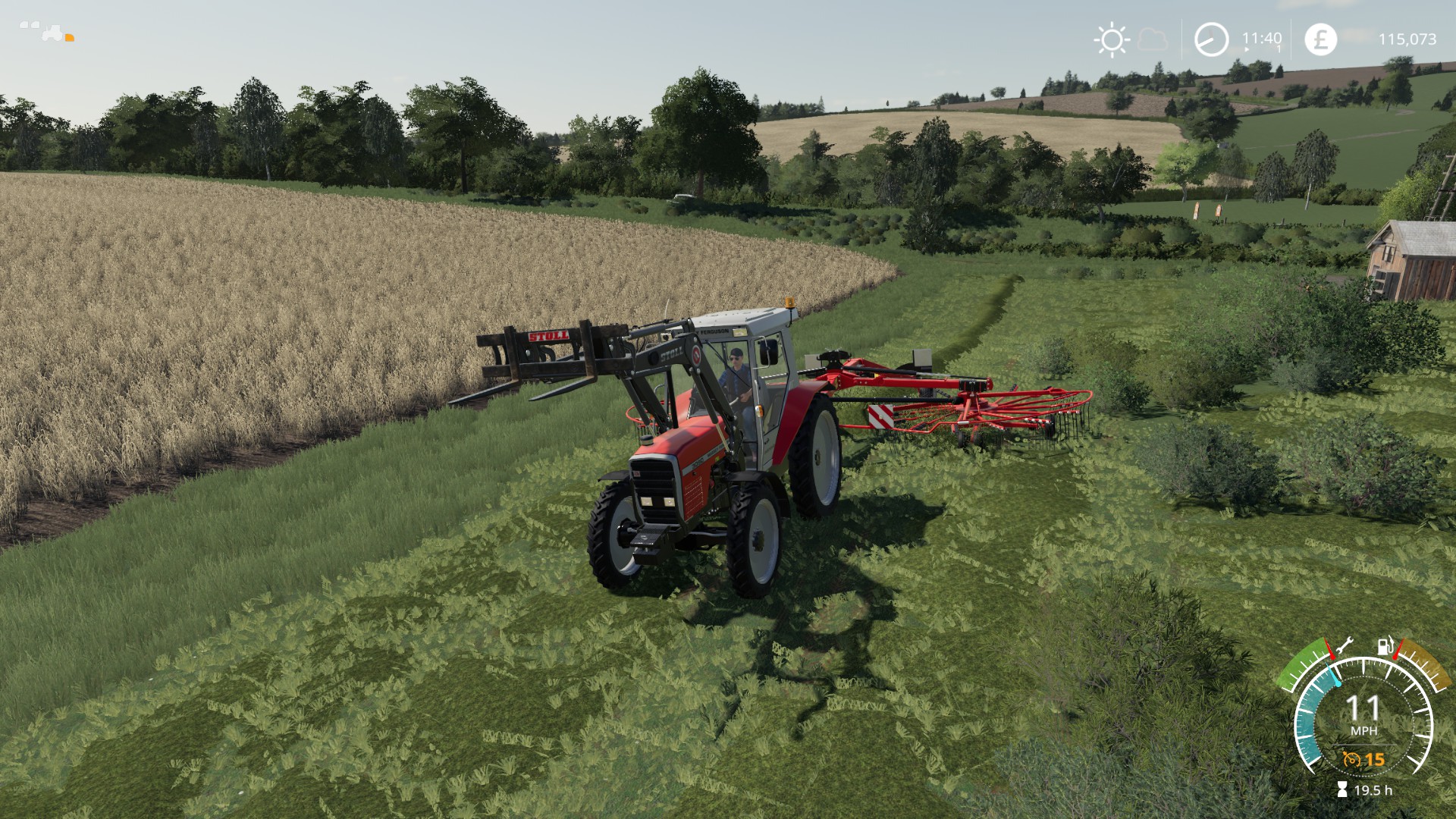The width and height of the screenshot is (1456, 819).
Task: Select the tractor silhouette in vehicle schema
Action: coord(52,32)
